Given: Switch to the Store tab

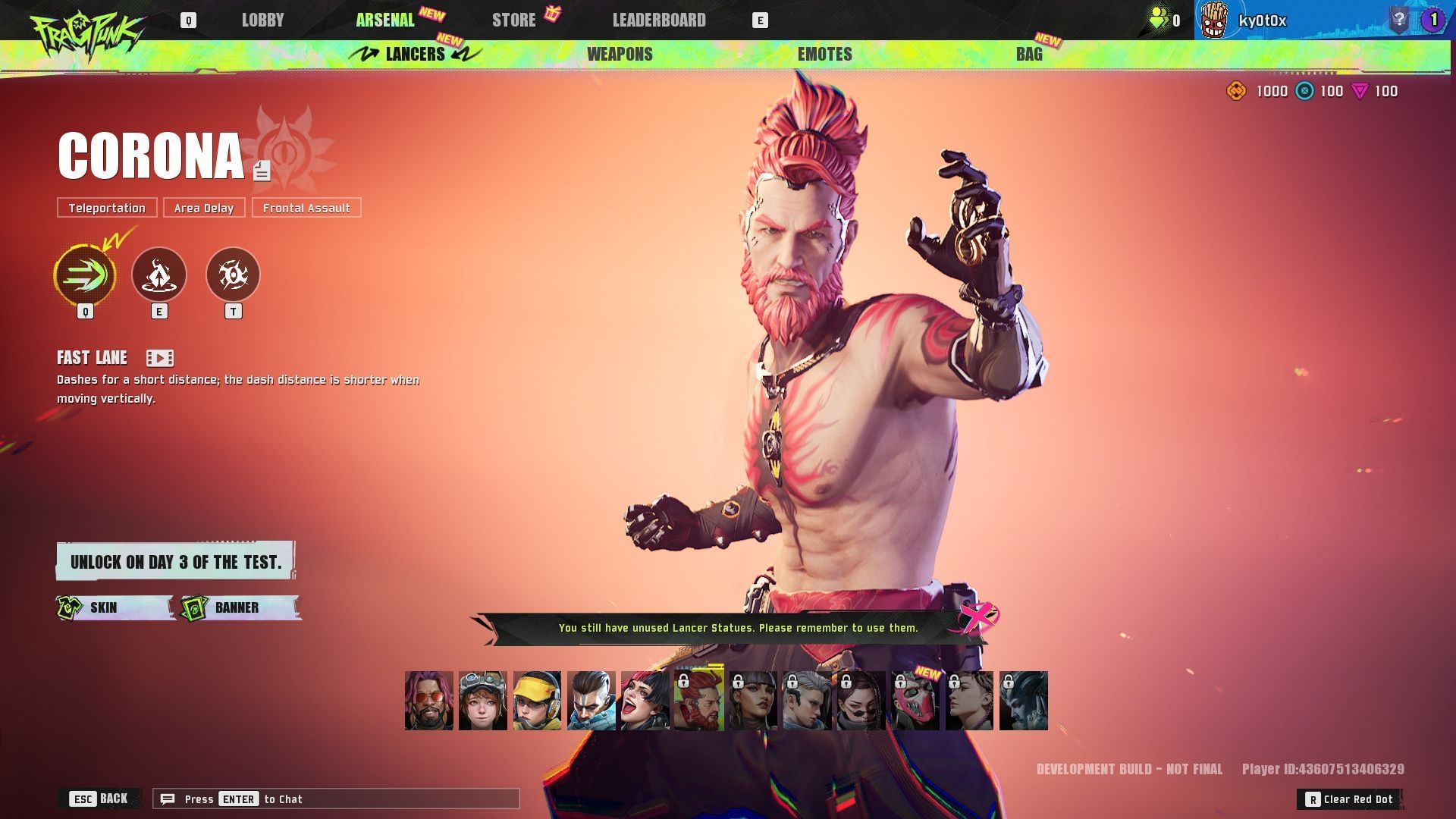Looking at the screenshot, I should coord(514,20).
